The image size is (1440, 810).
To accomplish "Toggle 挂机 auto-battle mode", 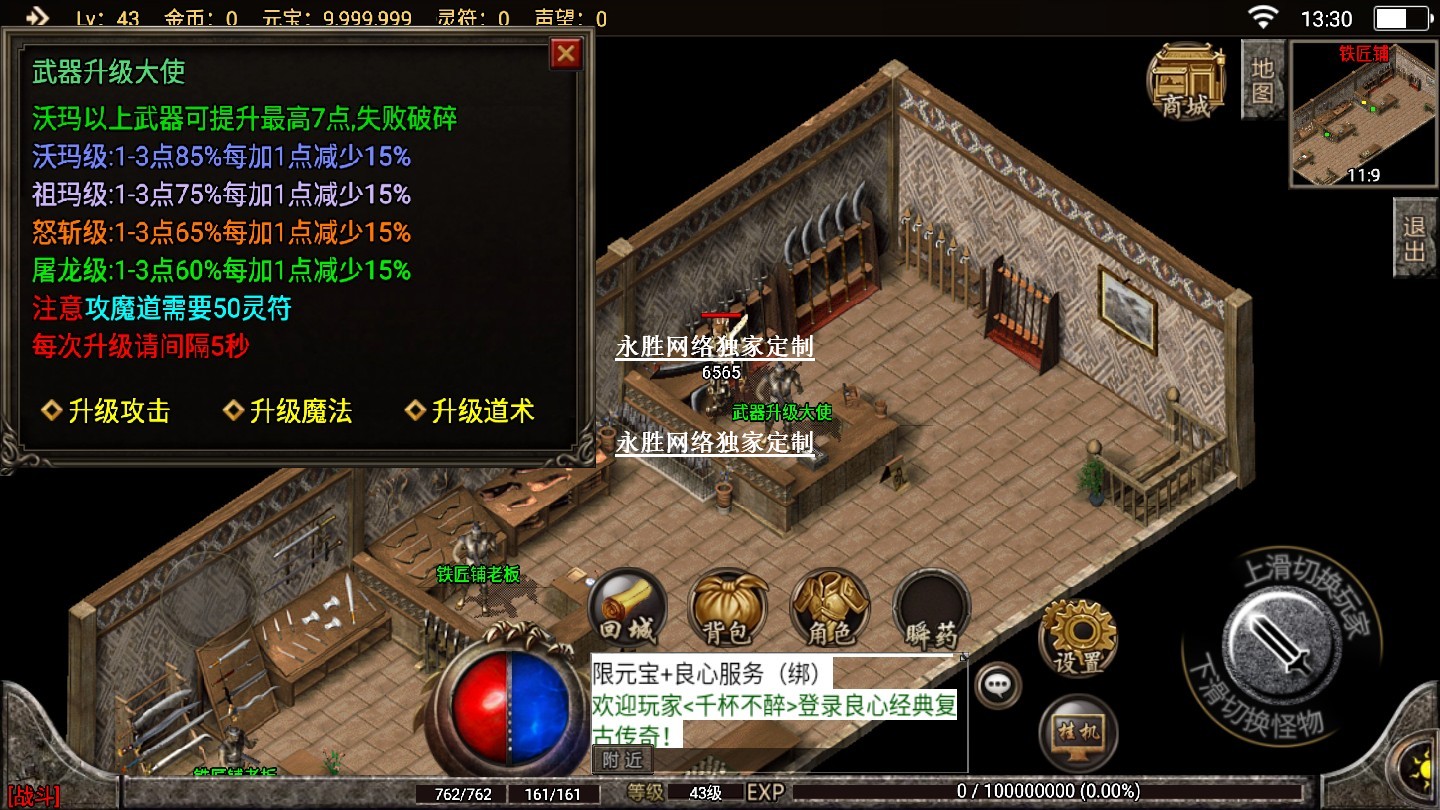I will 1077,731.
